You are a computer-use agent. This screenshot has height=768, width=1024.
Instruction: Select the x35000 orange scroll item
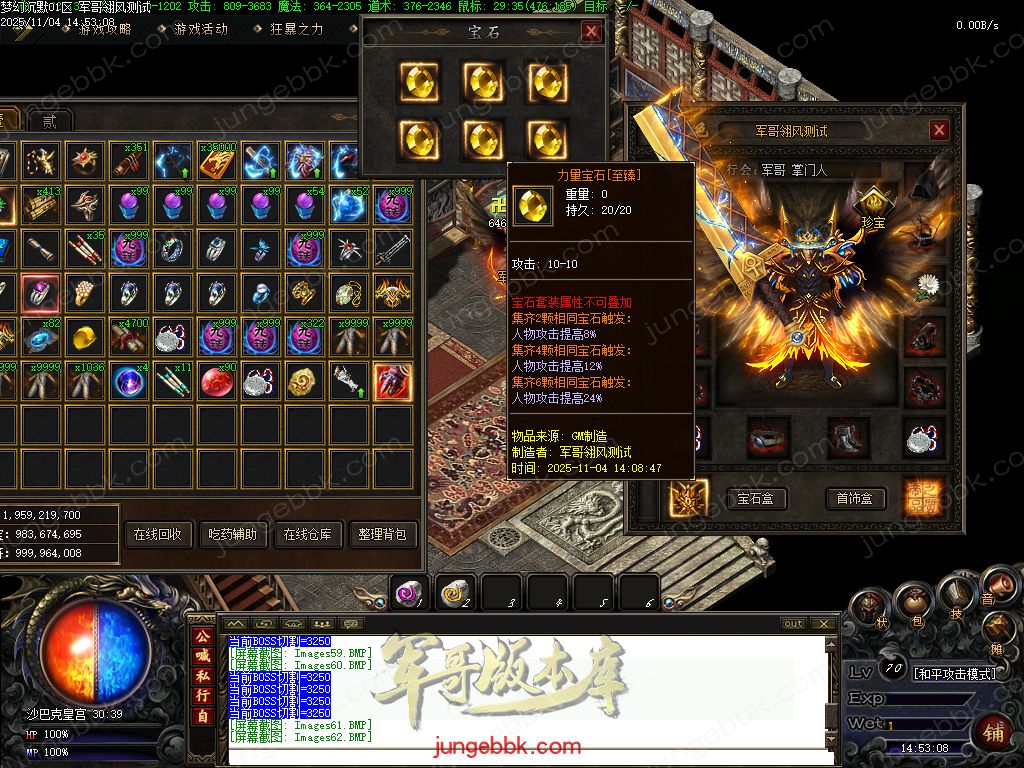pos(217,160)
